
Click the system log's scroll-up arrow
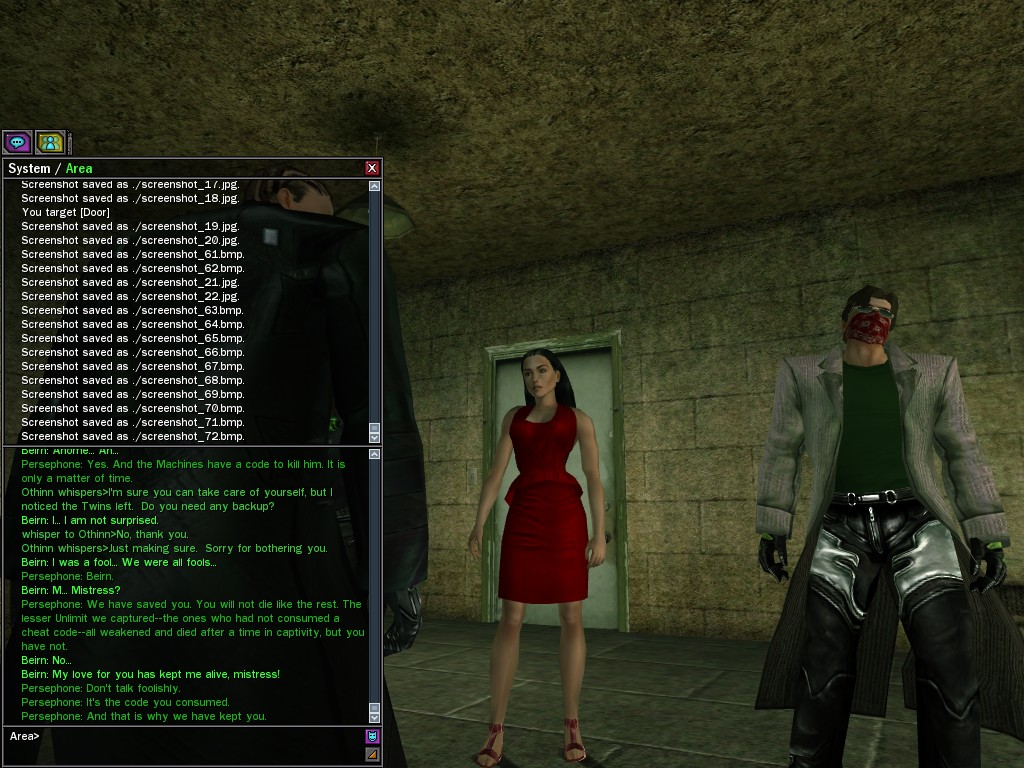[375, 186]
